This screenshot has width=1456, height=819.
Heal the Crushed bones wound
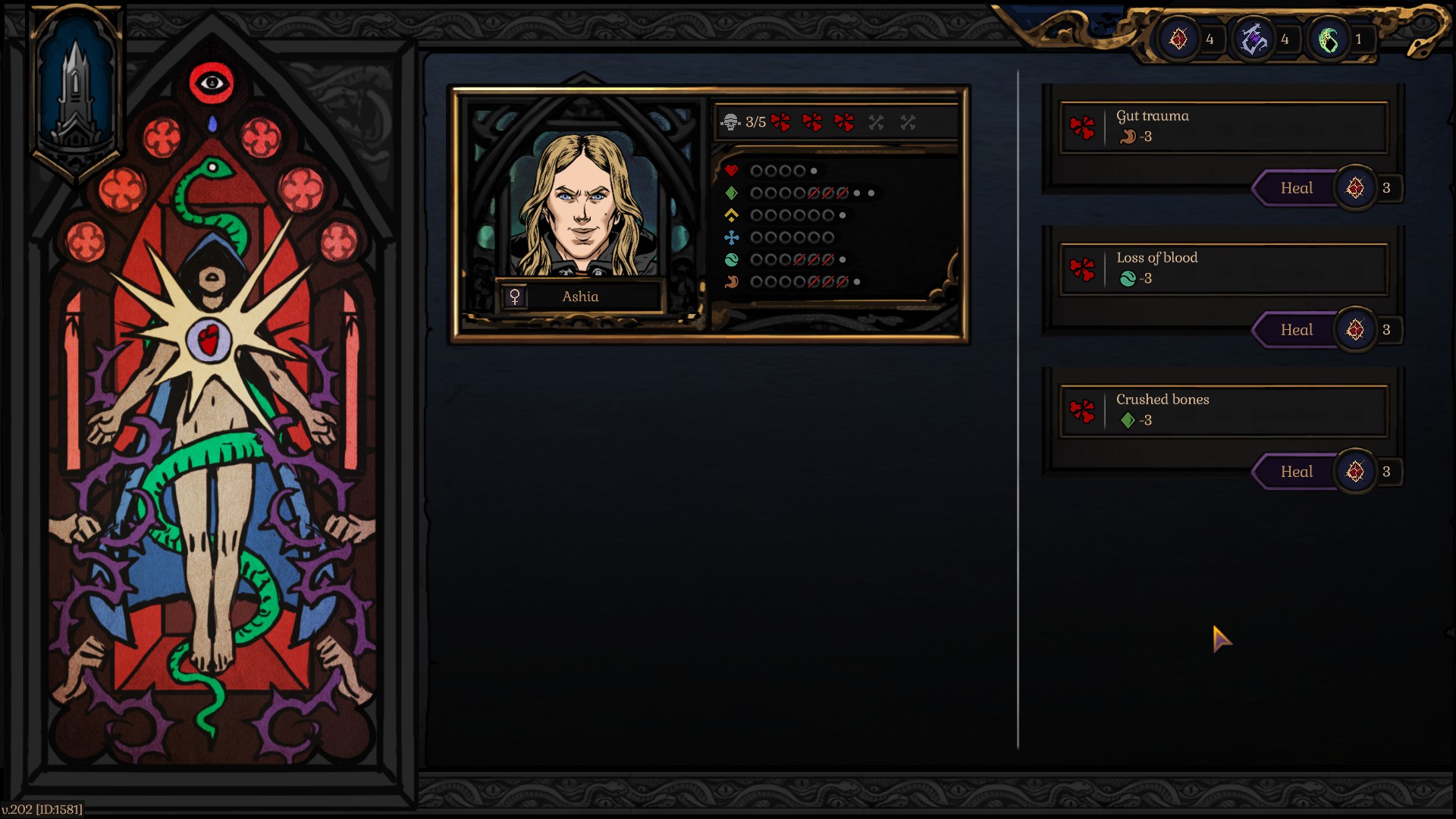[x=1296, y=472]
